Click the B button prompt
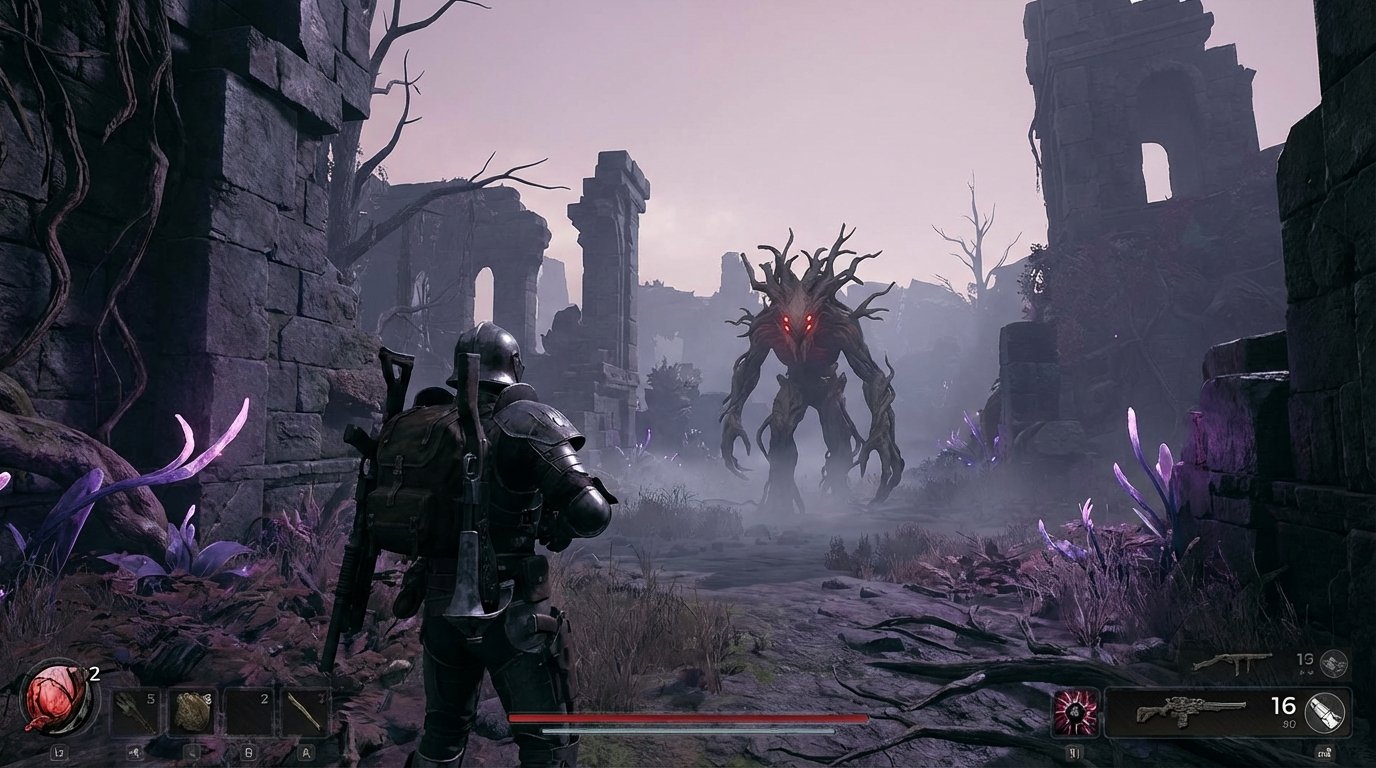This screenshot has width=1376, height=768. [x=249, y=752]
